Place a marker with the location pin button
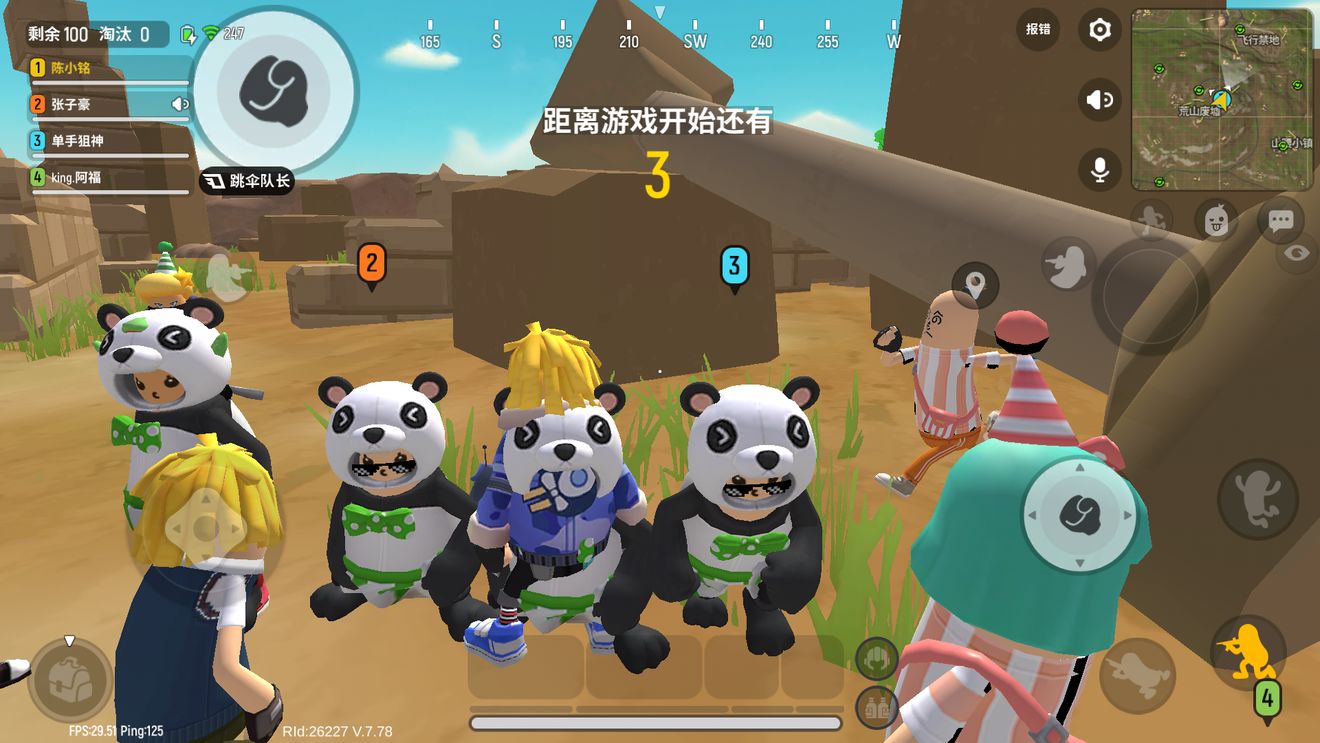The height and width of the screenshot is (743, 1320). (975, 285)
